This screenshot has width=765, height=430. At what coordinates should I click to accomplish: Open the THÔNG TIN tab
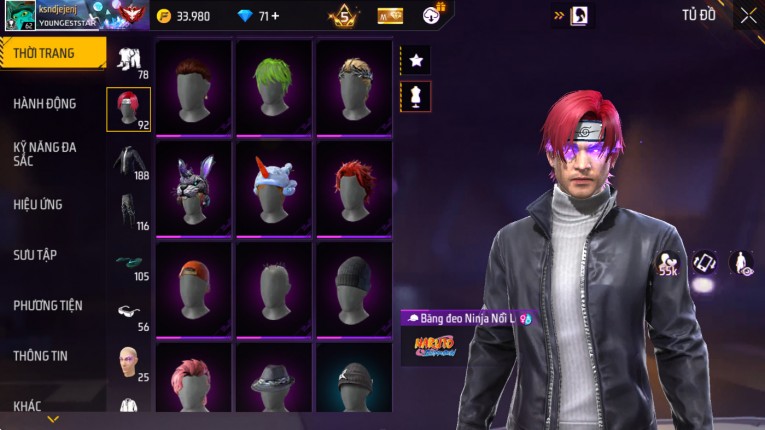pyautogui.click(x=41, y=355)
